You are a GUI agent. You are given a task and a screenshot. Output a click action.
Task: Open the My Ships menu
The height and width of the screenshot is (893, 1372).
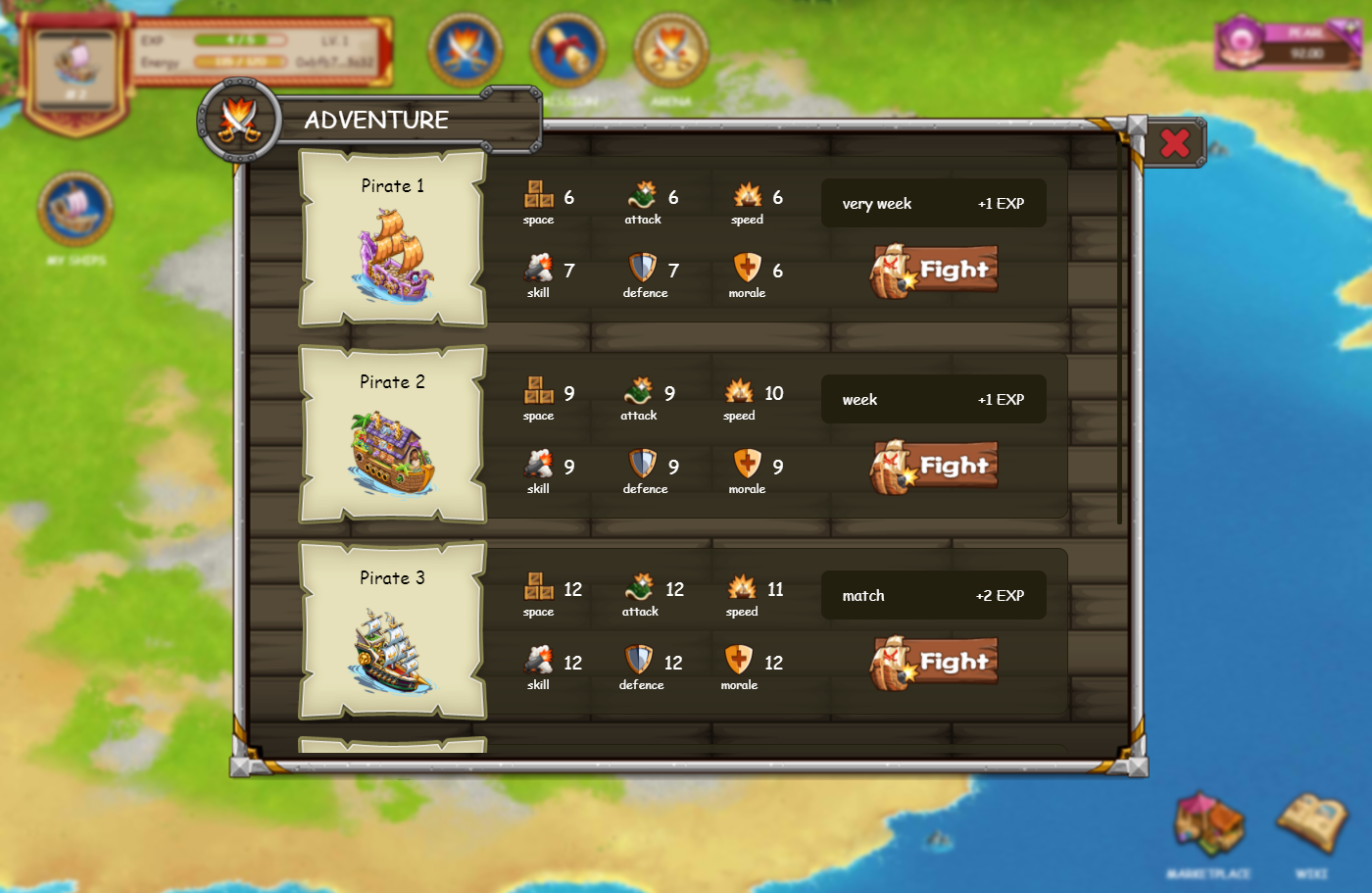pos(75,210)
